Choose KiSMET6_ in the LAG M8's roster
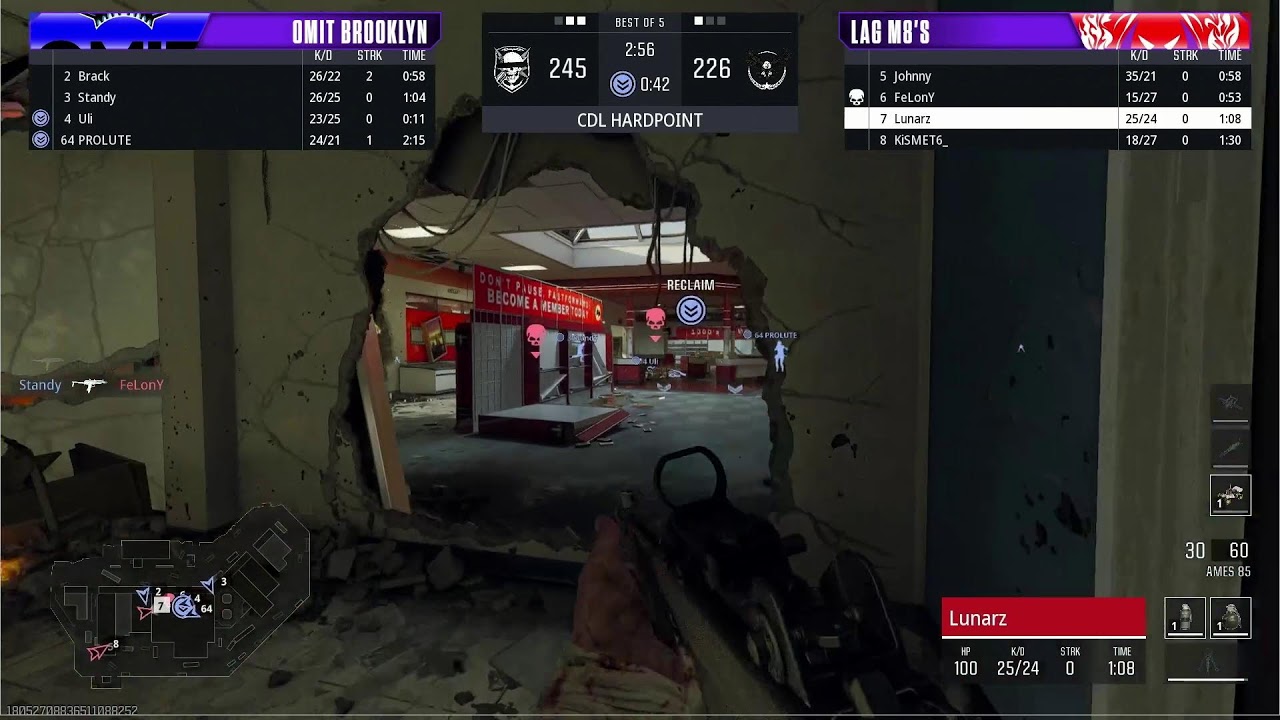 click(x=1047, y=140)
